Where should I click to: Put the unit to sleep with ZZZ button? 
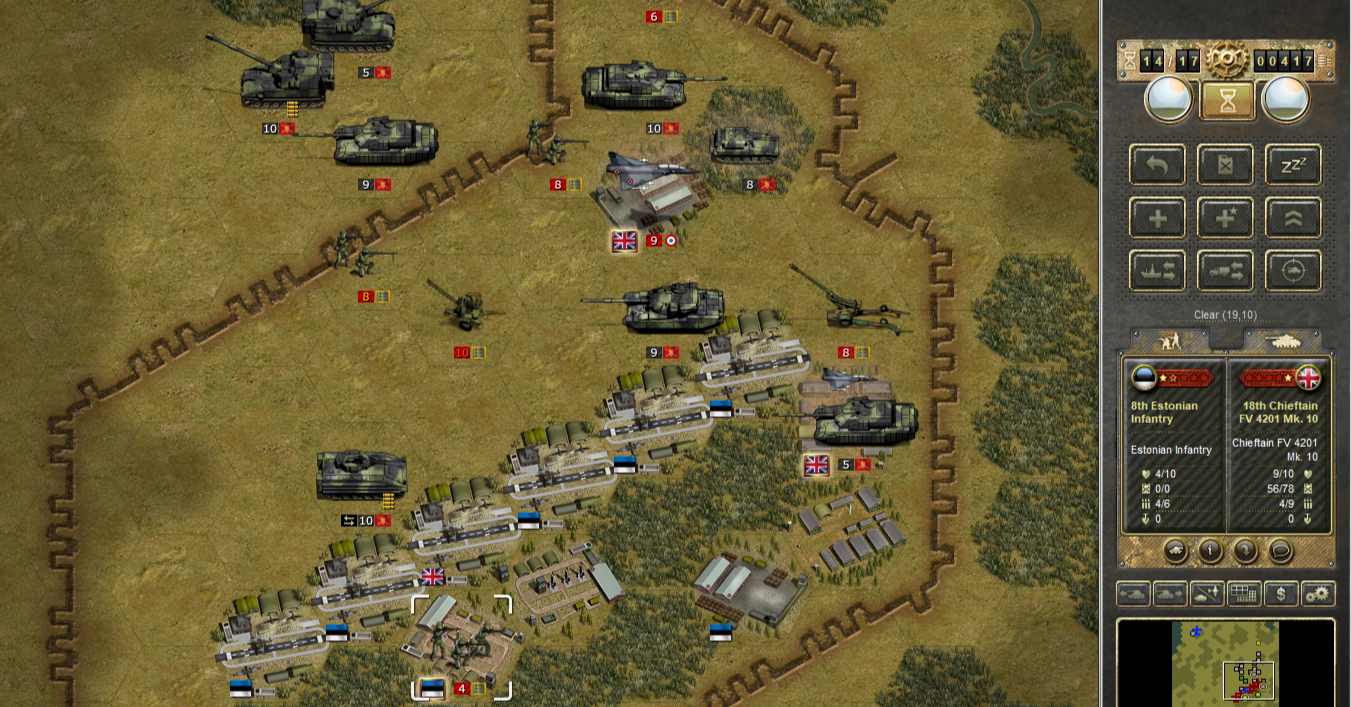click(x=1292, y=165)
